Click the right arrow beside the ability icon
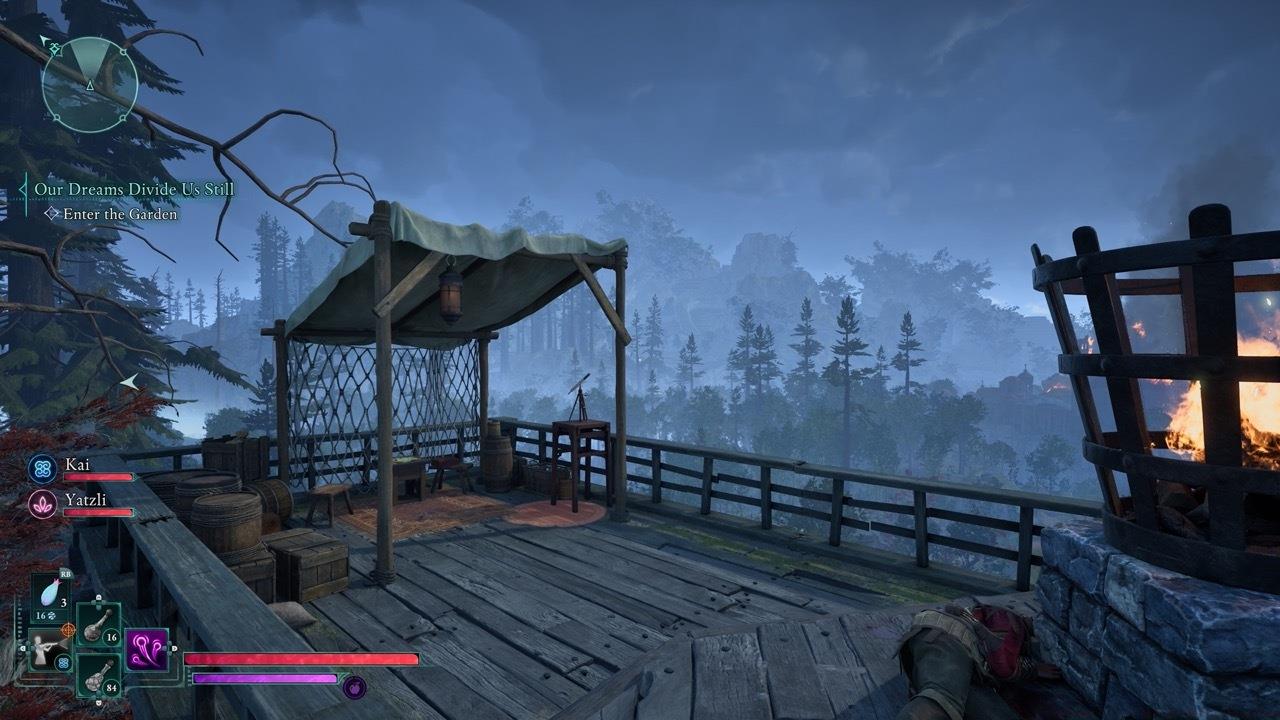Image resolution: width=1280 pixels, height=720 pixels. pos(173,648)
